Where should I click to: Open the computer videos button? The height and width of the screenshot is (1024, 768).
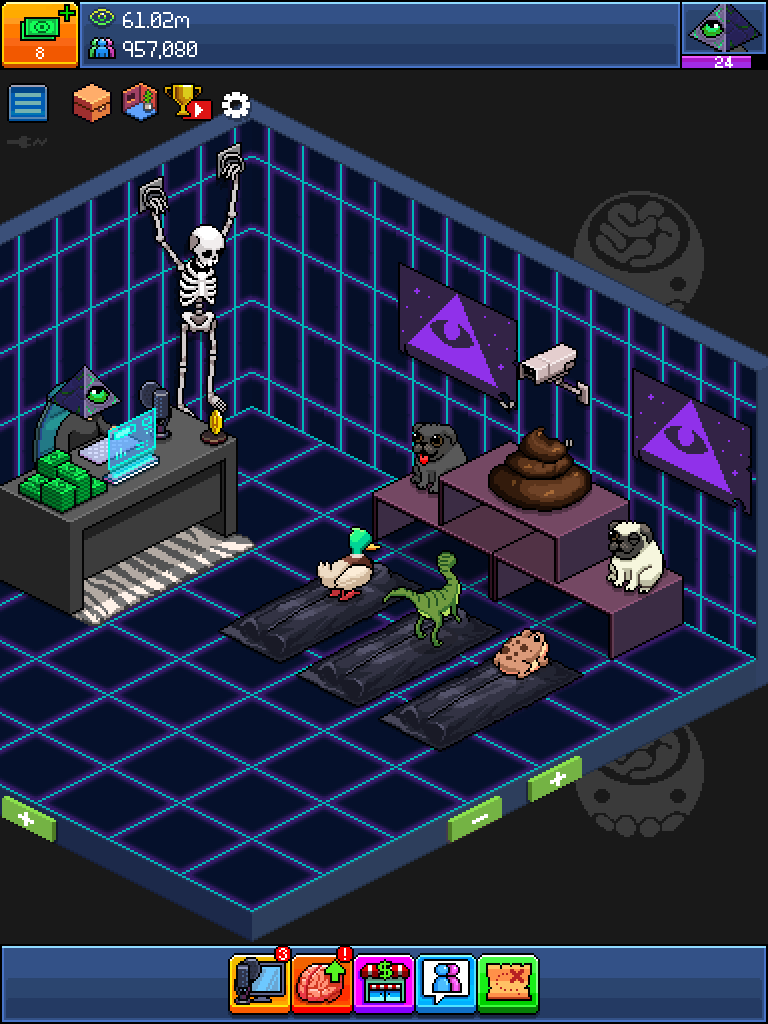click(x=259, y=982)
